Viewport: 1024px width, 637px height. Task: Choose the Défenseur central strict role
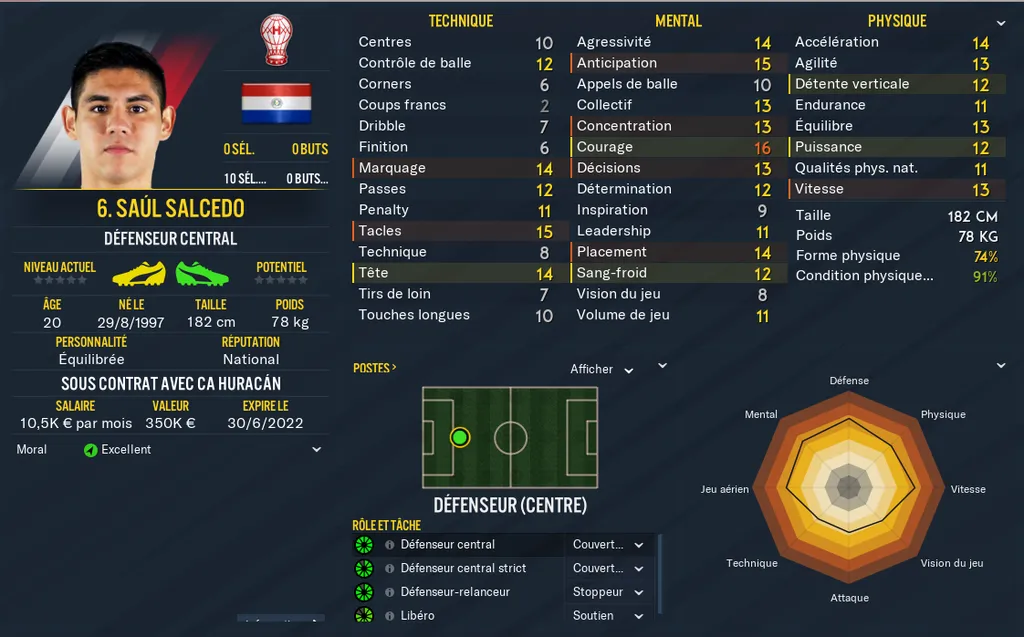click(x=463, y=568)
